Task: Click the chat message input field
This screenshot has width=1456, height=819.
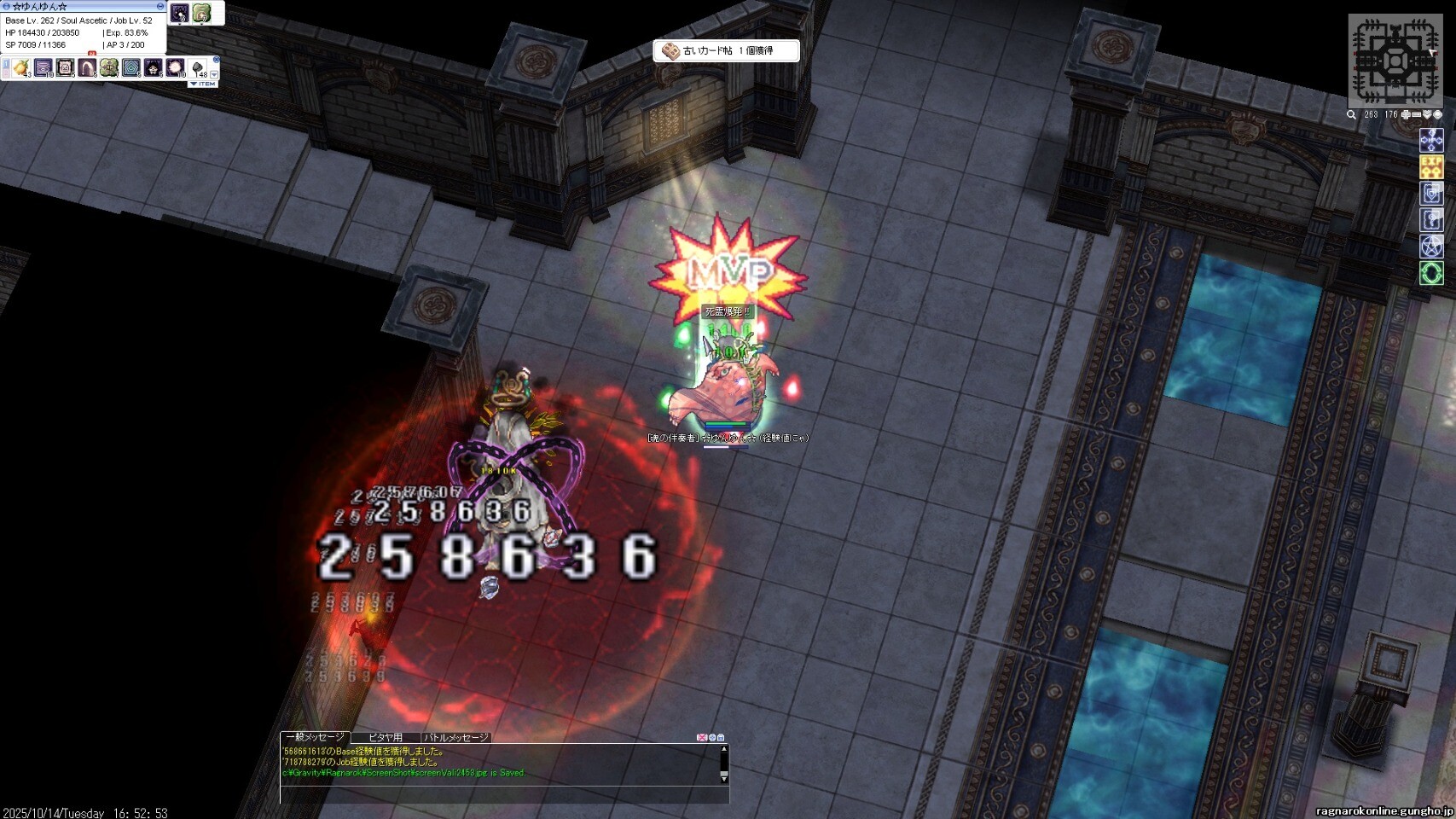Action: tap(503, 795)
